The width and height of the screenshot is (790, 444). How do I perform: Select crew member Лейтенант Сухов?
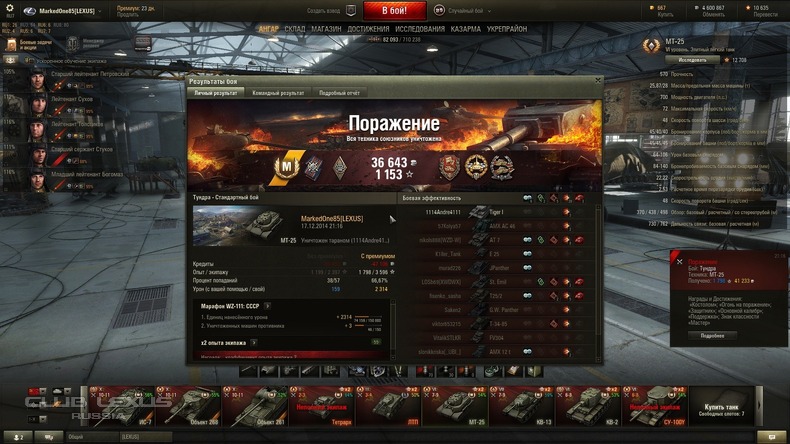68,101
